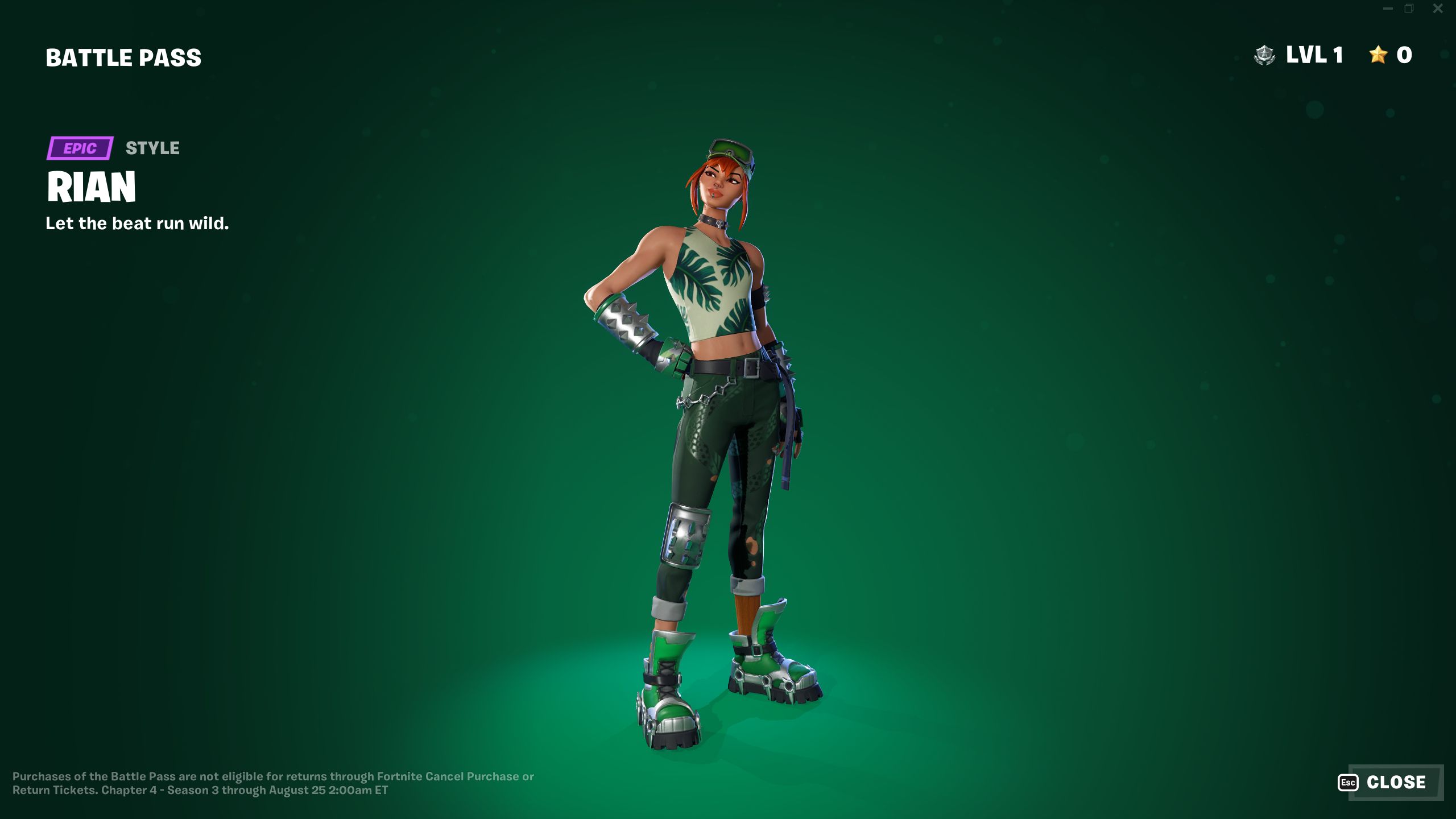The image size is (1456, 819).
Task: Open the BATTLE PASS header menu
Action: (x=123, y=56)
